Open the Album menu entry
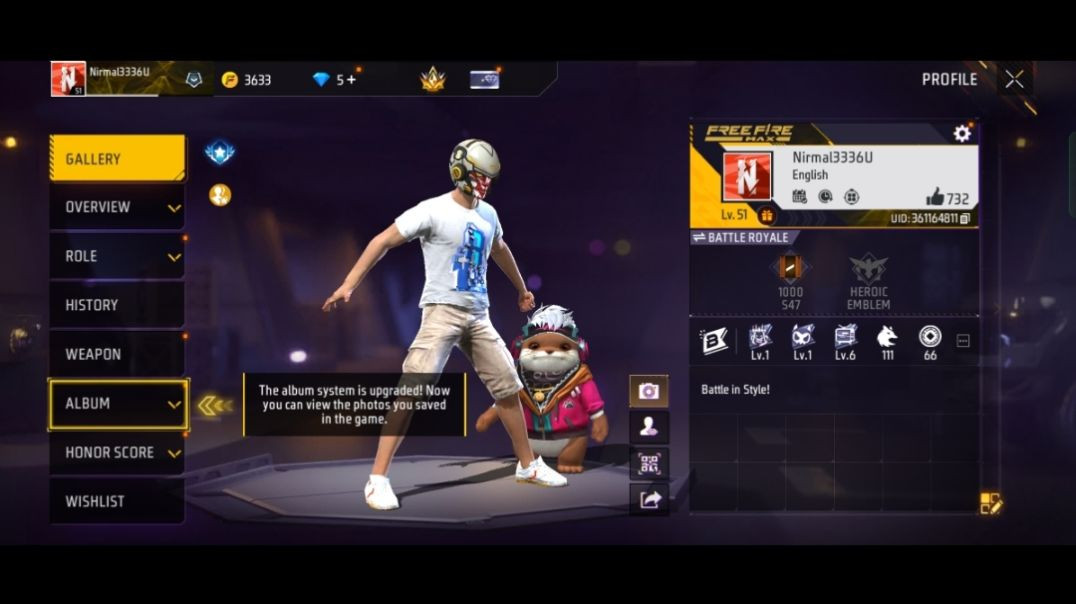Screen dimensions: 1076x604 [117, 403]
